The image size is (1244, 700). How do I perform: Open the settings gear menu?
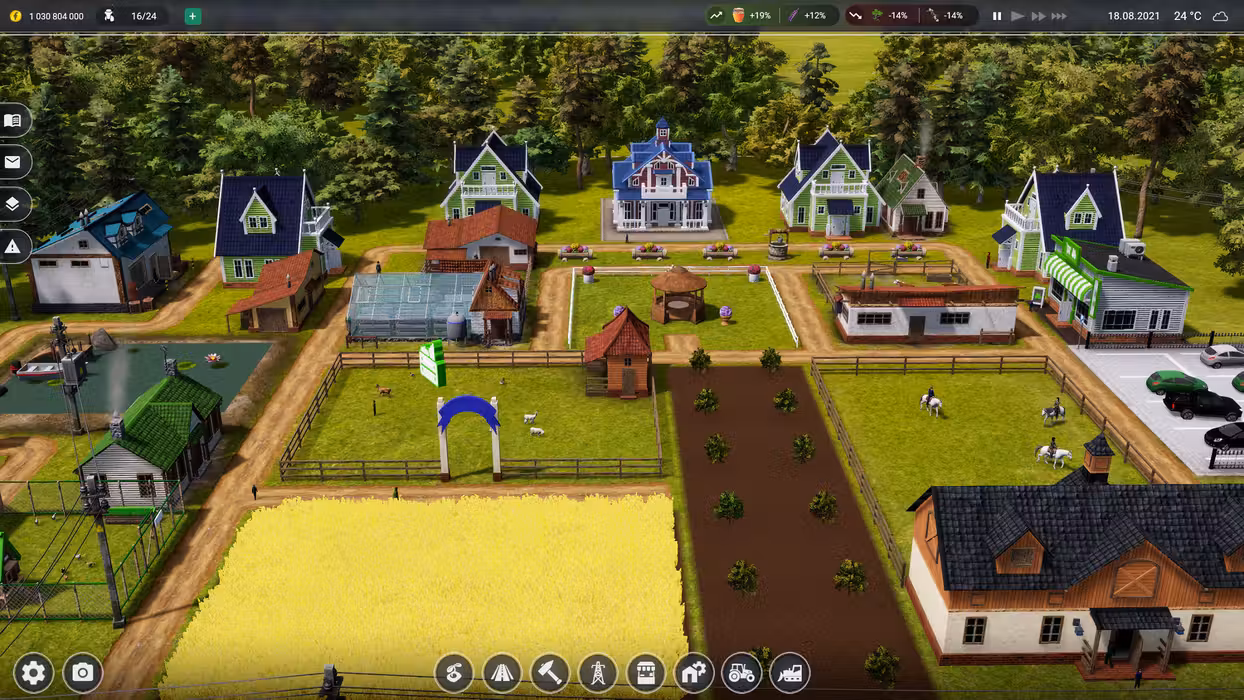[x=33, y=672]
